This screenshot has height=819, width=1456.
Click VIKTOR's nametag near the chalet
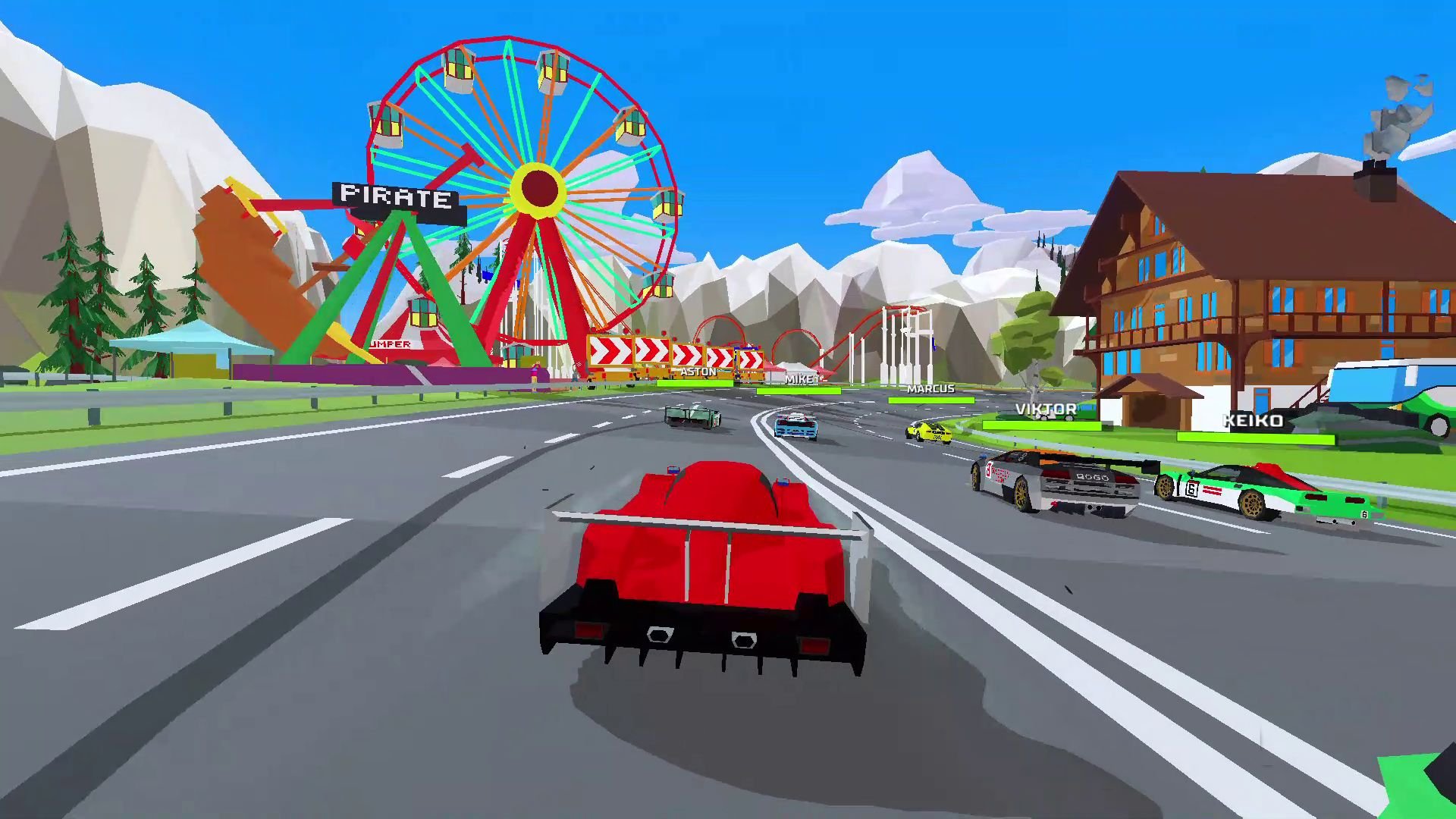(1045, 409)
